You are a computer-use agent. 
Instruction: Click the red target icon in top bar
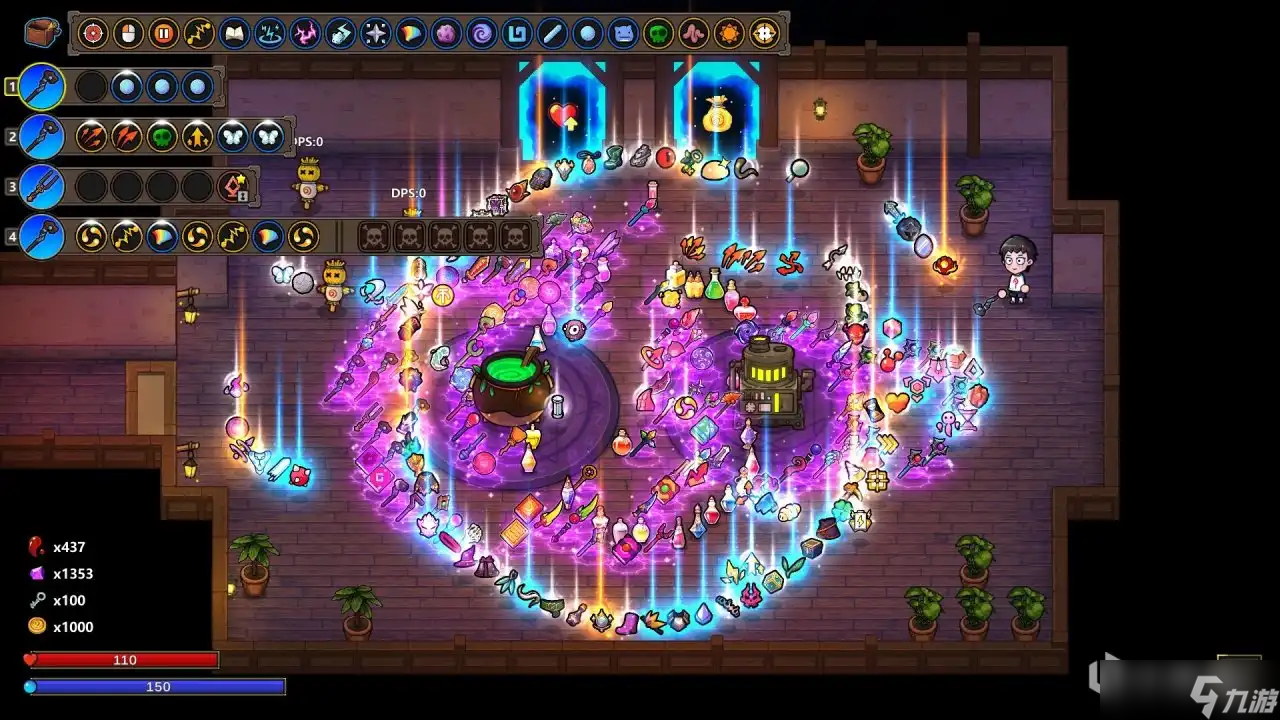[x=93, y=34]
